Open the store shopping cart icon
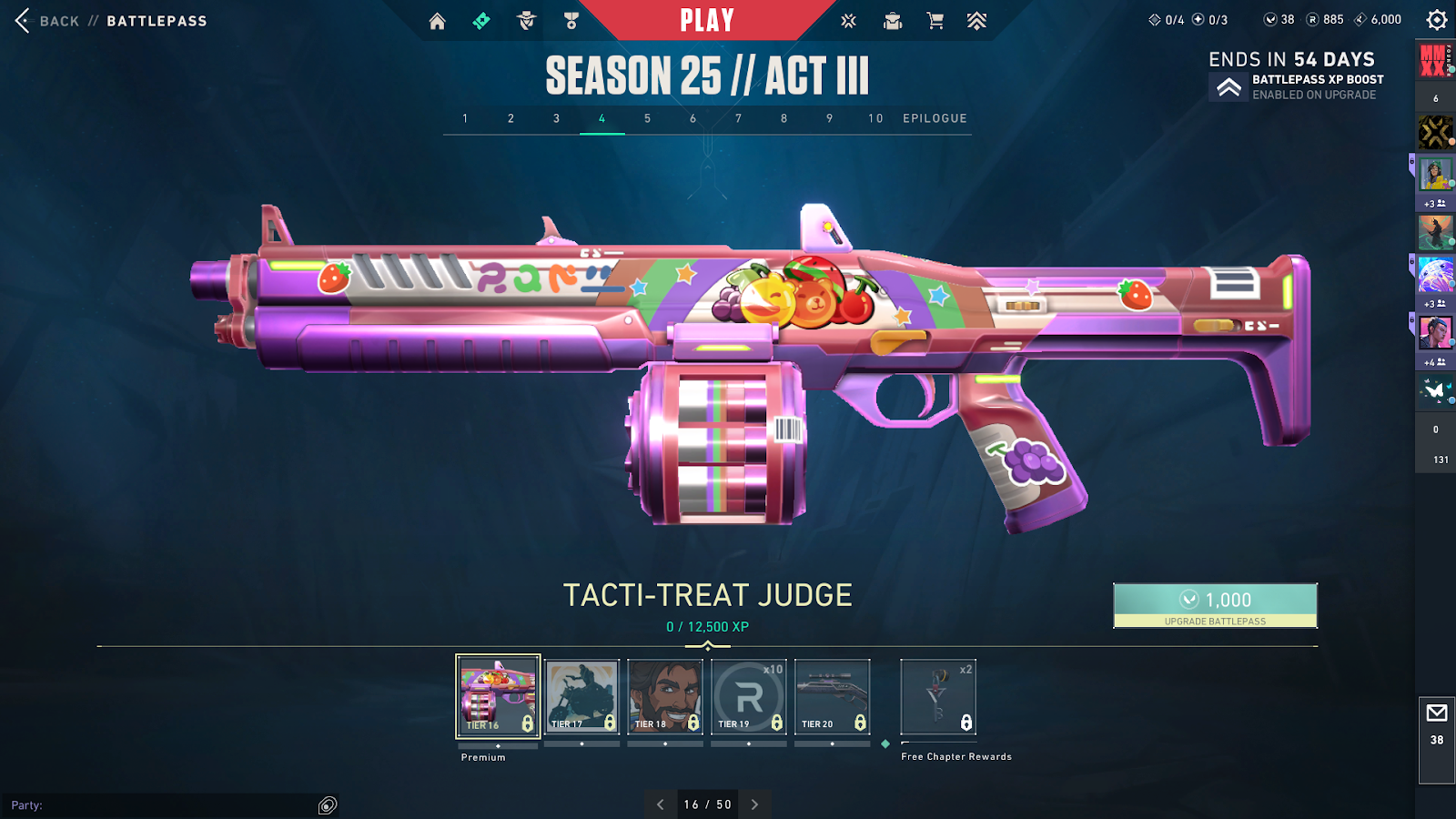Image resolution: width=1456 pixels, height=819 pixels. click(935, 21)
